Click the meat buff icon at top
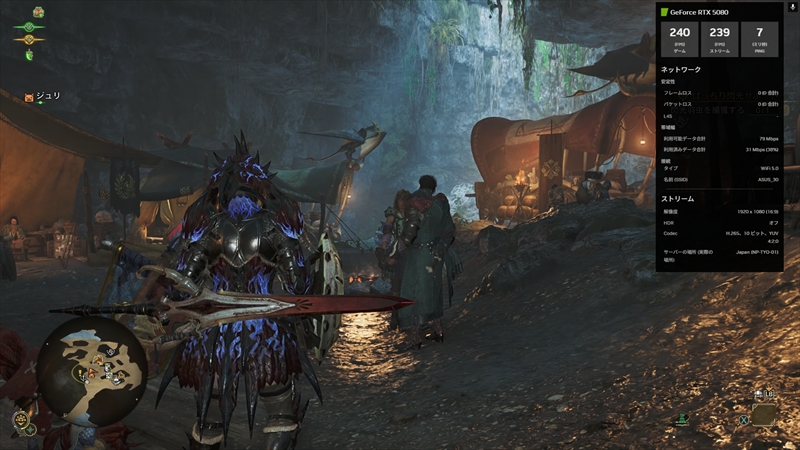The width and height of the screenshot is (800, 450). tap(38, 11)
